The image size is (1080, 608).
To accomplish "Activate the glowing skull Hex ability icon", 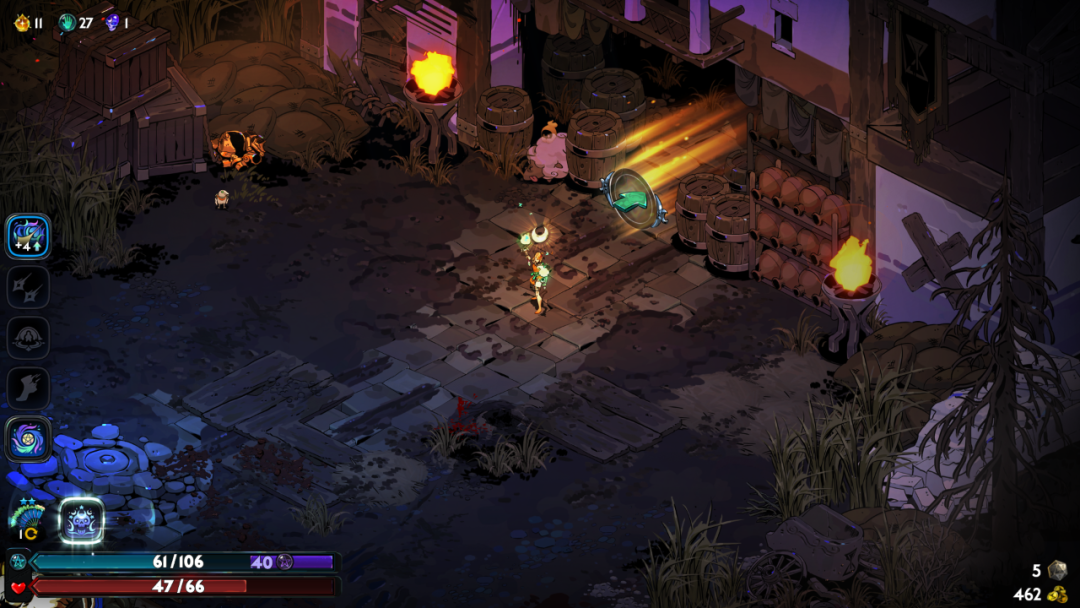I will pos(81,520).
